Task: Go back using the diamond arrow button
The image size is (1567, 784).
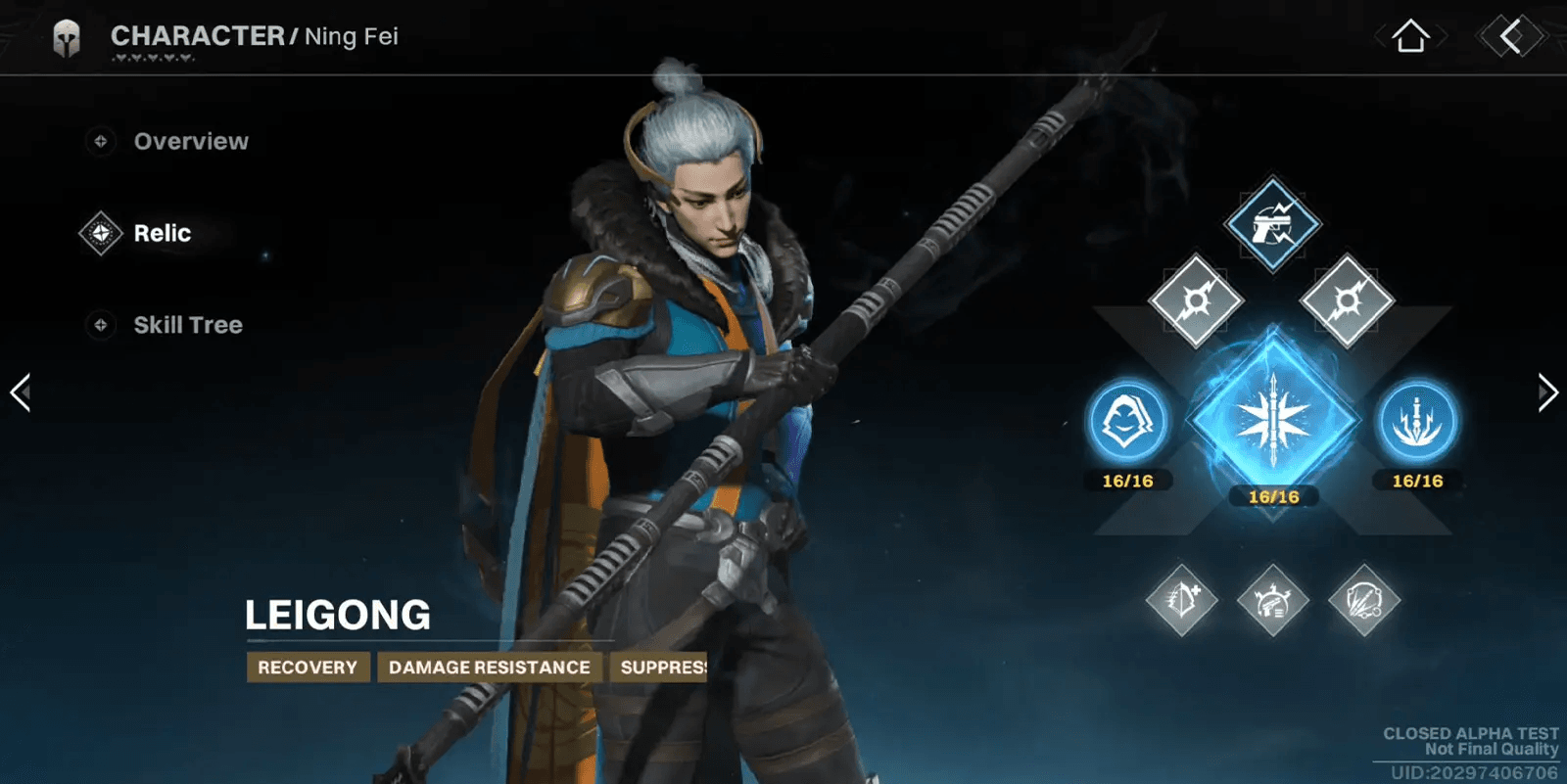Action: click(x=1510, y=37)
